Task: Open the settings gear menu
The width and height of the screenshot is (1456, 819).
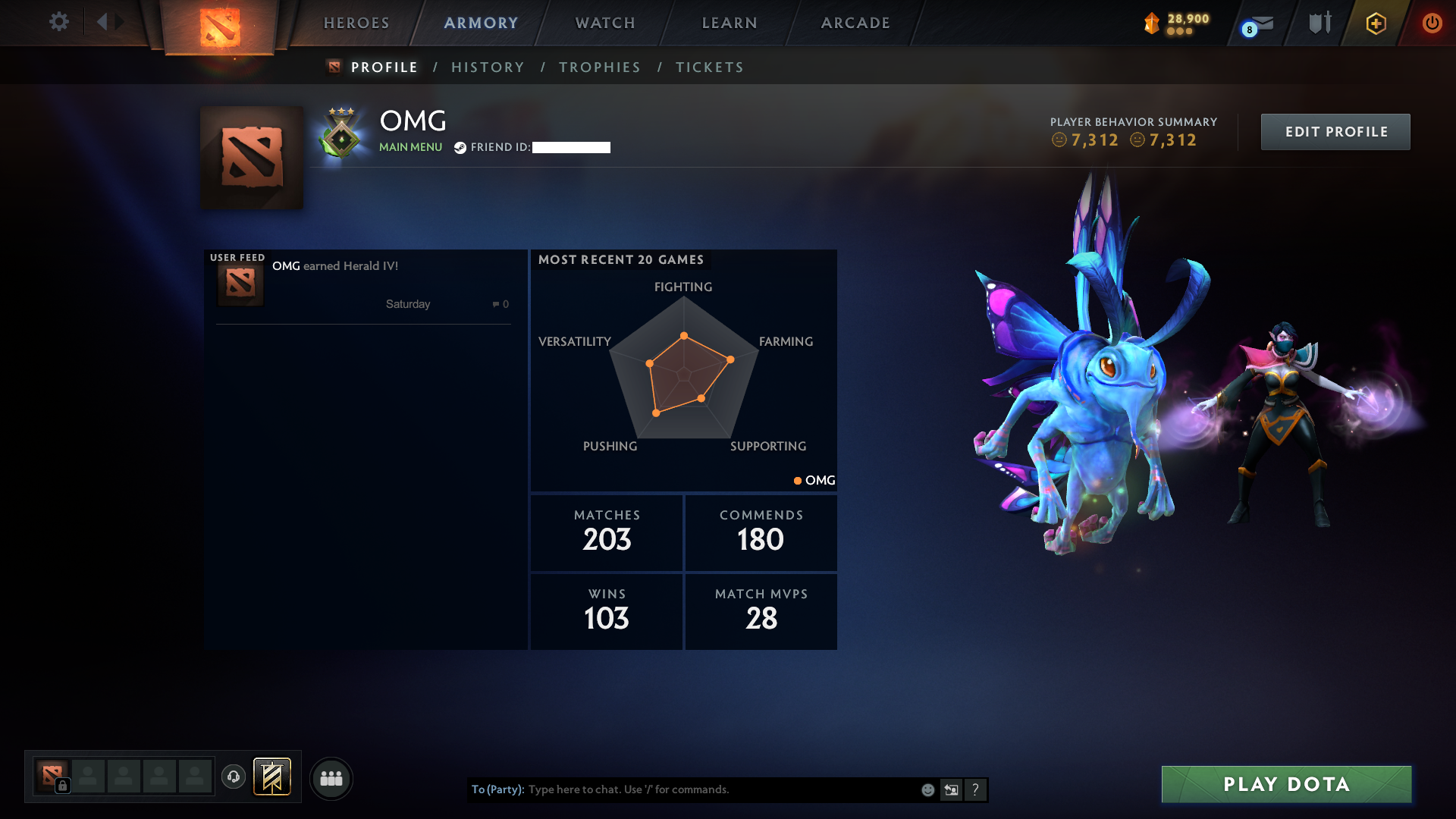Action: (x=59, y=23)
